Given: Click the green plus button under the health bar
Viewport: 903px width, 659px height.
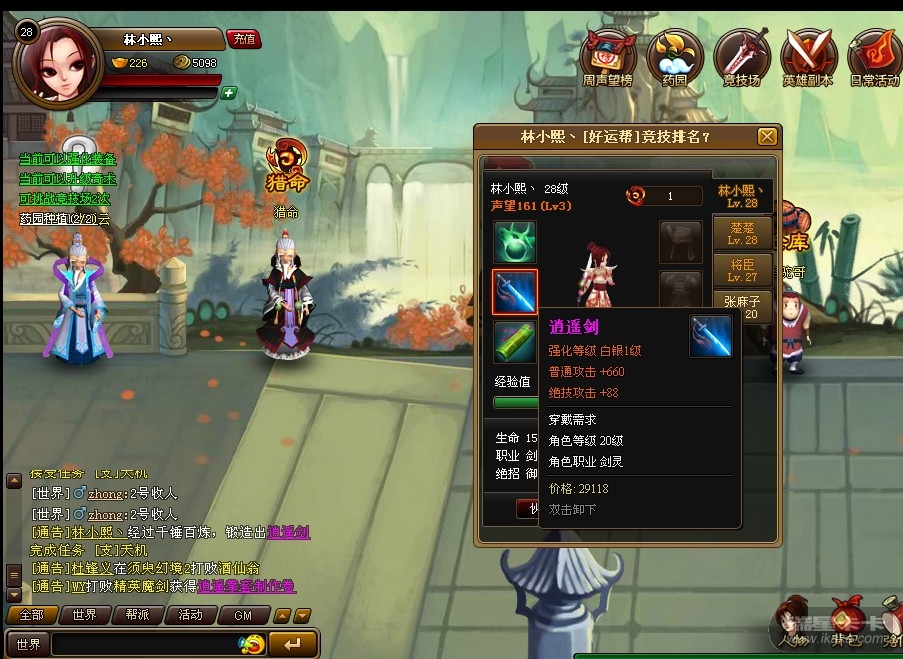Looking at the screenshot, I should [229, 93].
